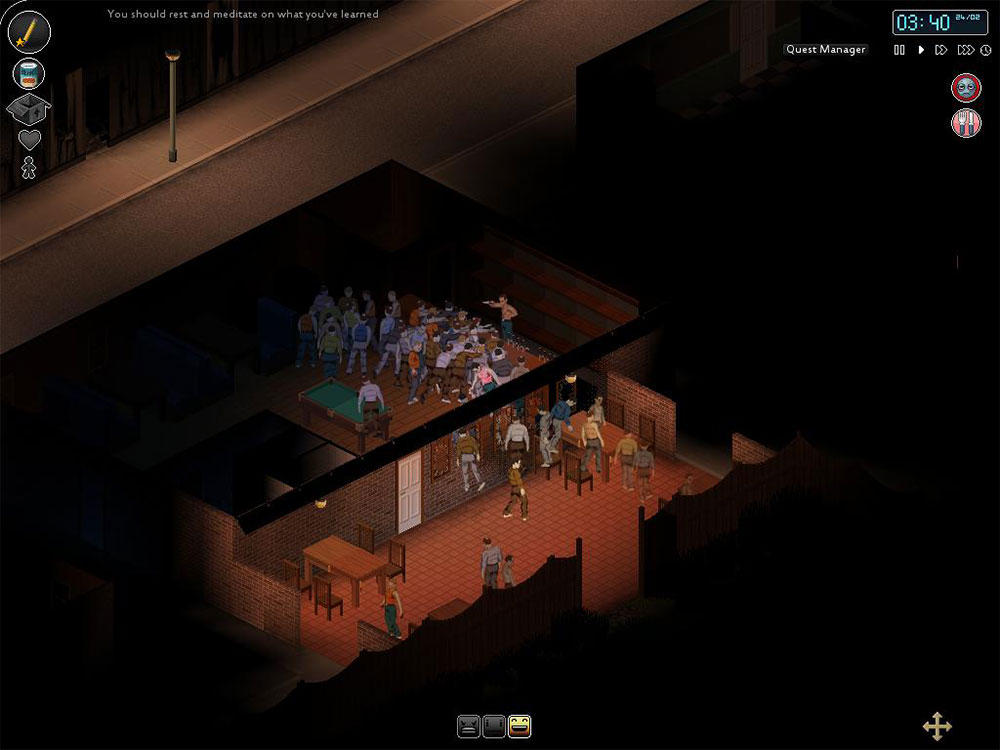Open the character figure info panel

(29, 168)
